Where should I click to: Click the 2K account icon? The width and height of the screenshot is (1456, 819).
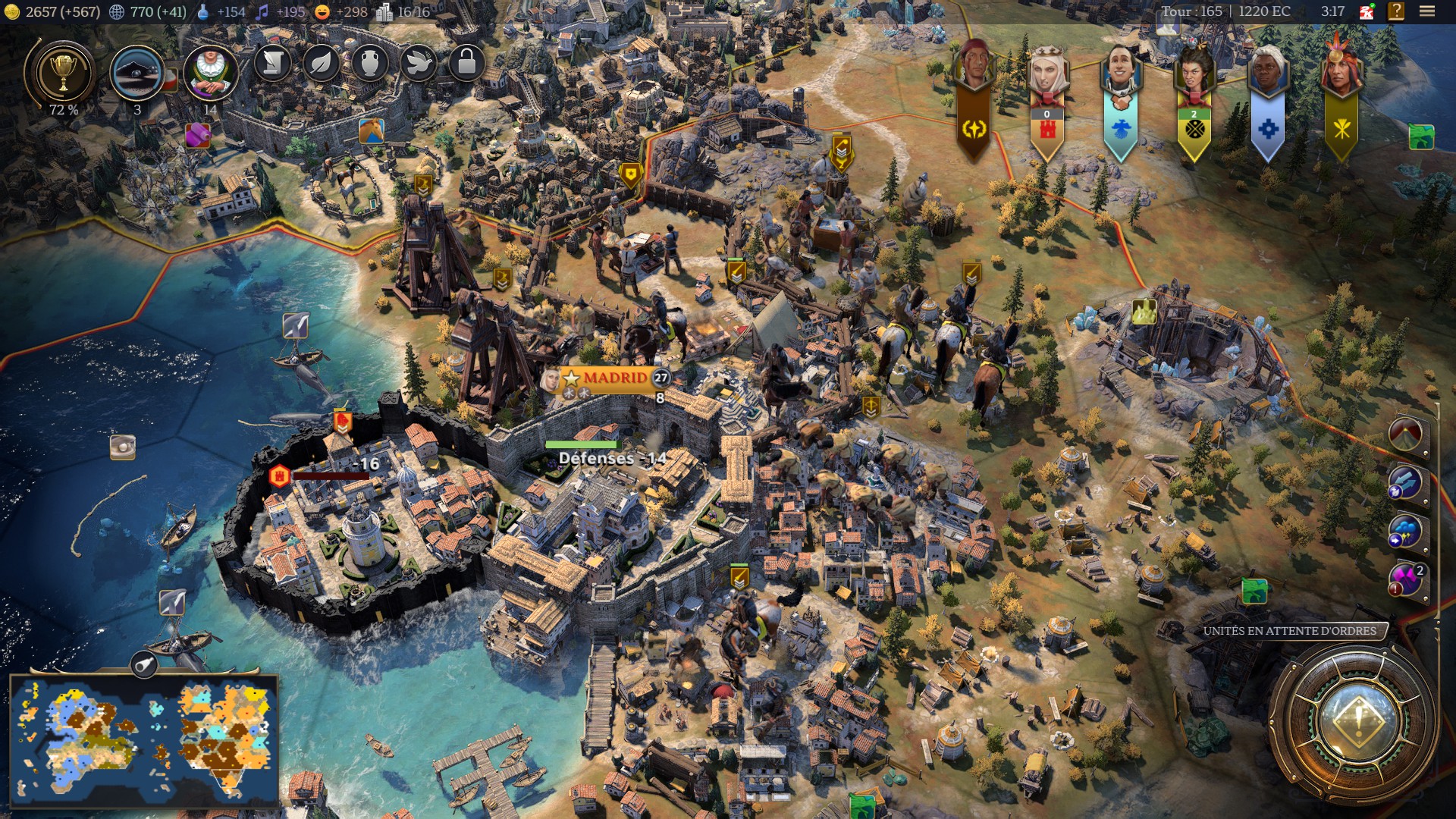tap(1367, 11)
